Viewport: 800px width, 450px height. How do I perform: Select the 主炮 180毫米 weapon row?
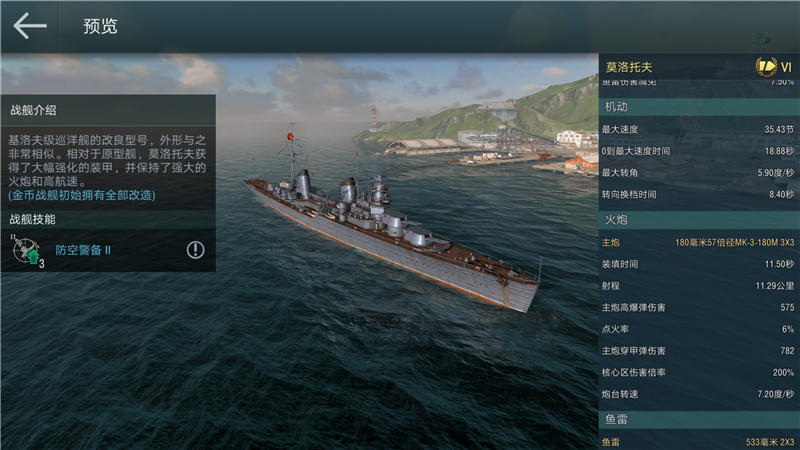pos(699,243)
